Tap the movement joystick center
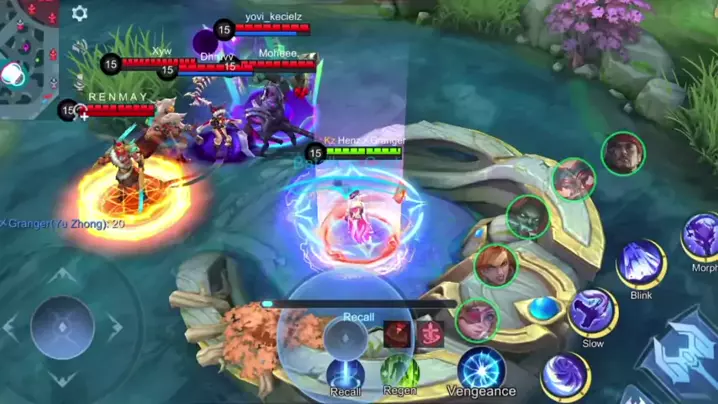The width and height of the screenshot is (718, 404). [63, 327]
